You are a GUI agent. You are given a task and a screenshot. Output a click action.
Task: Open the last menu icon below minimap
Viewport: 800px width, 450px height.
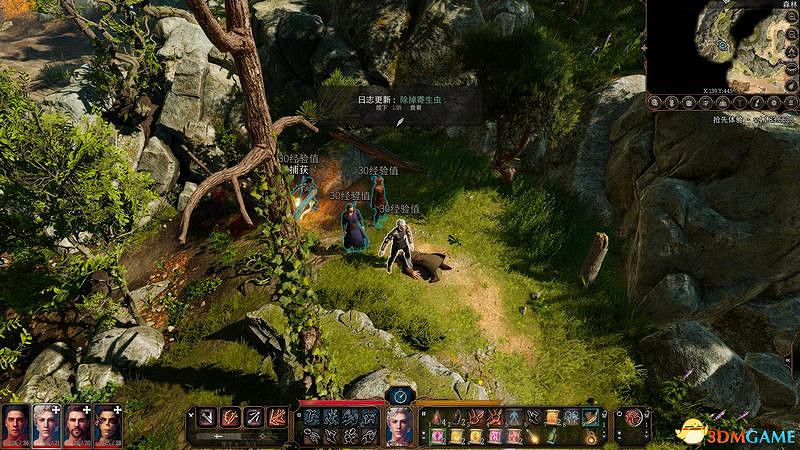(x=790, y=102)
